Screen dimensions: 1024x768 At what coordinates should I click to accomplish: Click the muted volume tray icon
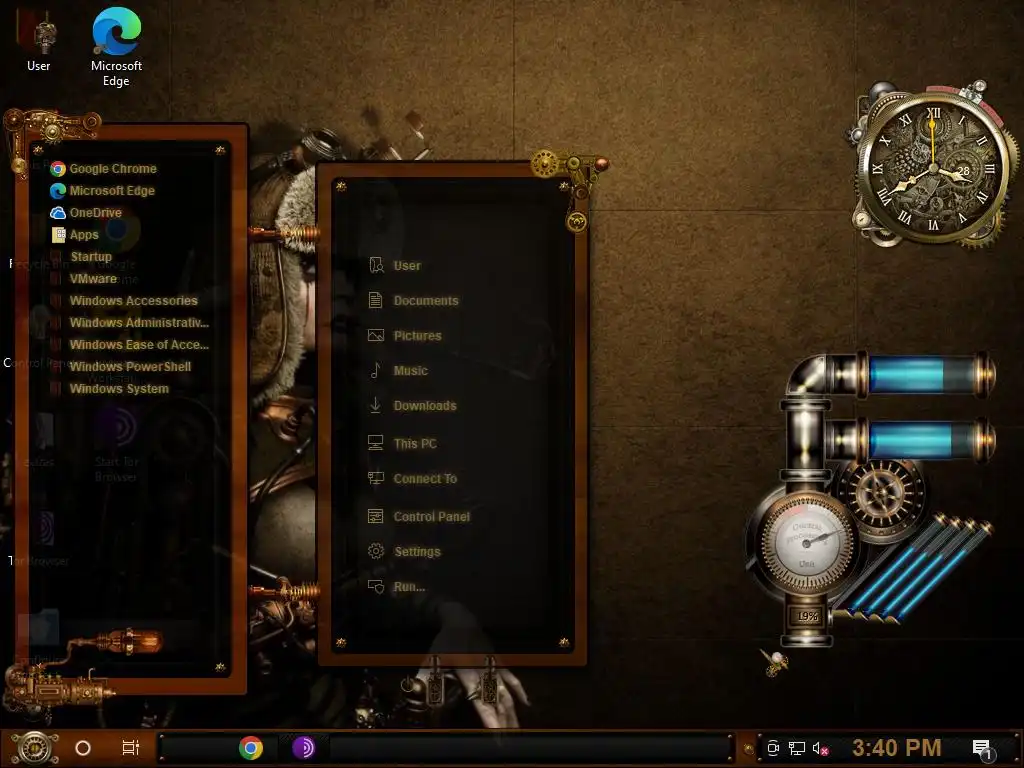click(x=822, y=748)
